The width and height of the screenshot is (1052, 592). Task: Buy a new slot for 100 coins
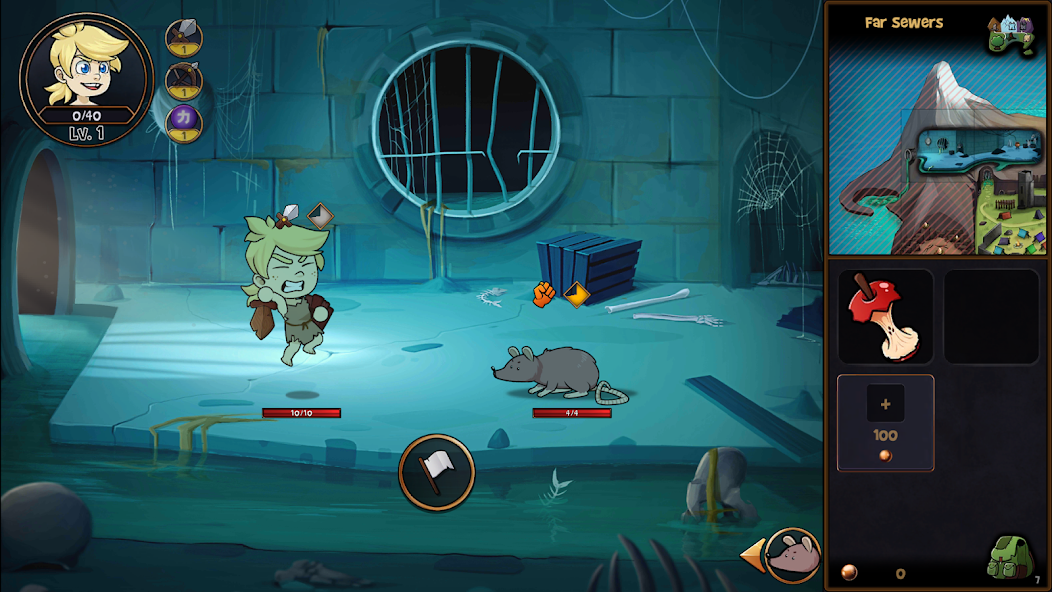coord(885,422)
